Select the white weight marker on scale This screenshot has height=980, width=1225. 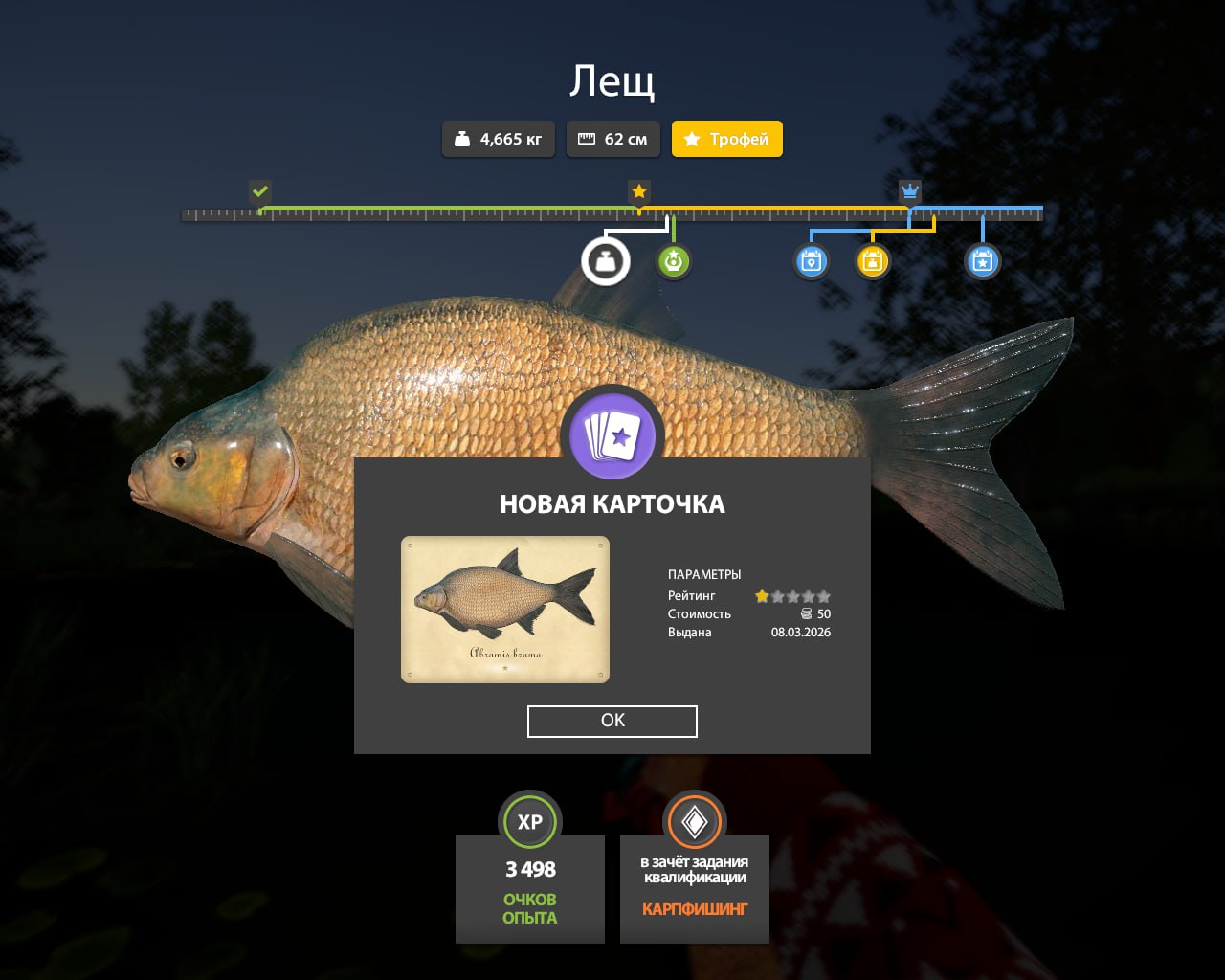tap(606, 261)
